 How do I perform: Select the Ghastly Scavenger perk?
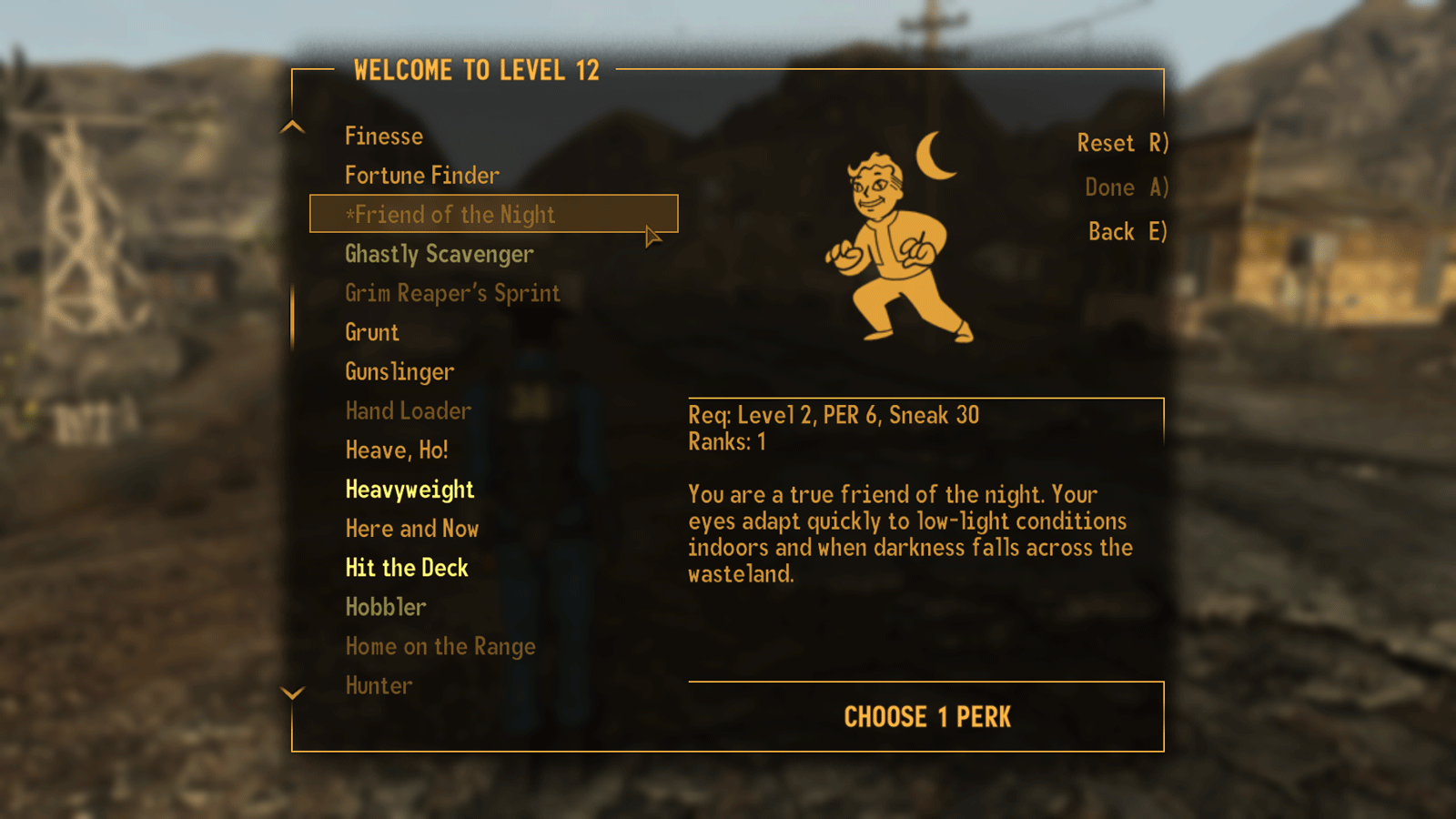[x=439, y=255]
